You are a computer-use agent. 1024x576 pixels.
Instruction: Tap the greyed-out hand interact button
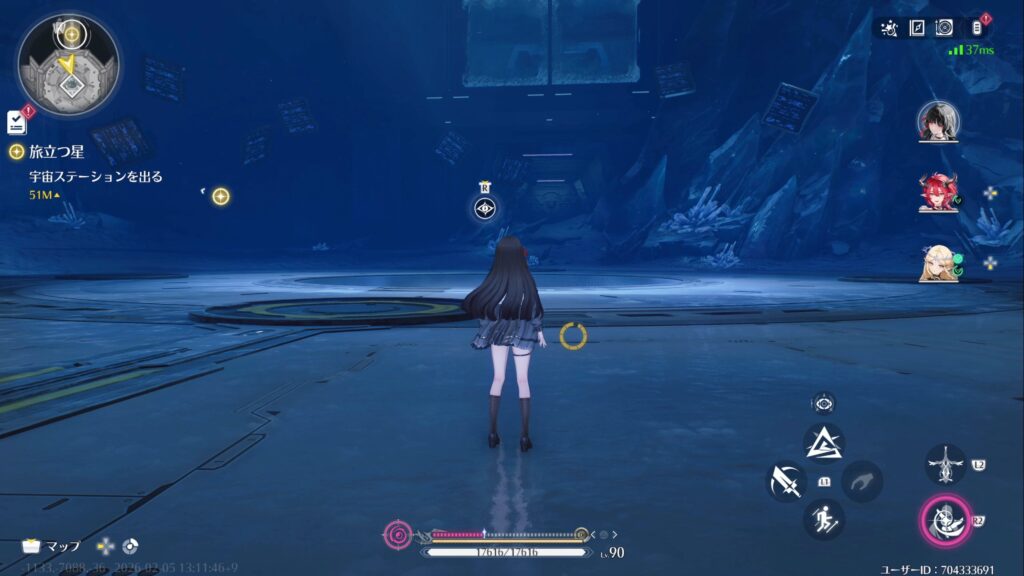[861, 482]
